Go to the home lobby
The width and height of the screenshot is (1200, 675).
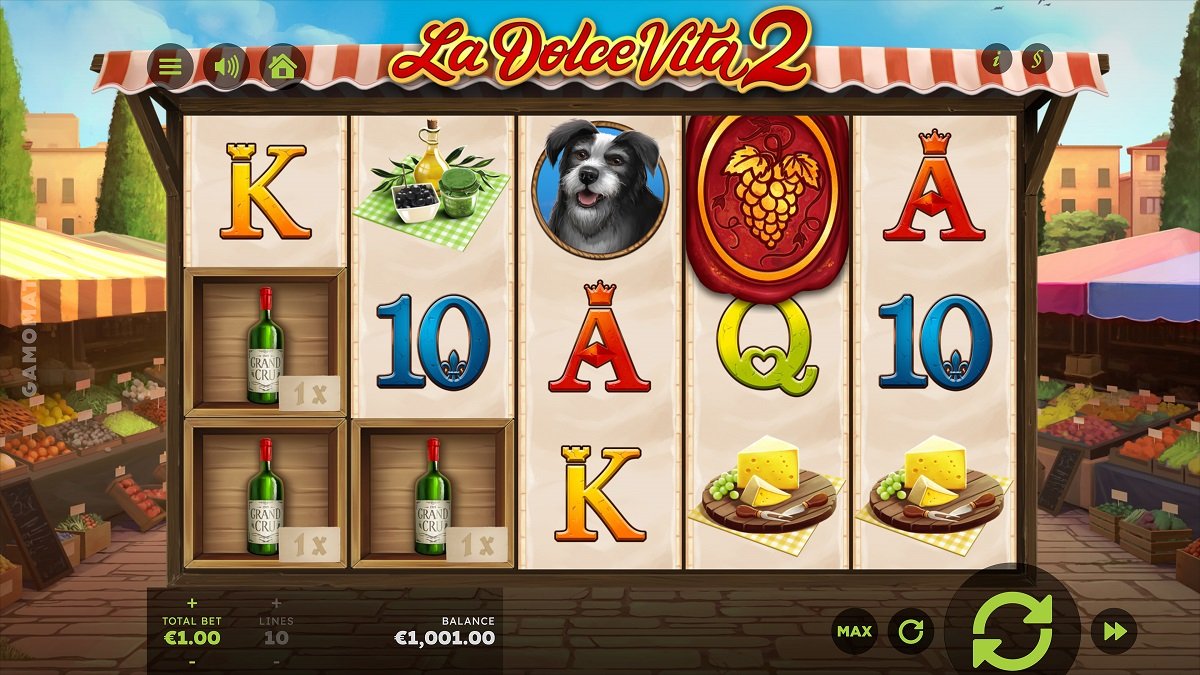[283, 67]
